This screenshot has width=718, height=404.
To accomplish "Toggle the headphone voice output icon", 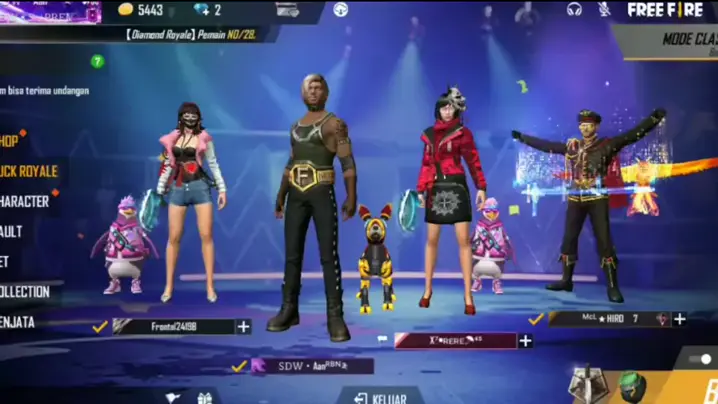I will (x=574, y=9).
